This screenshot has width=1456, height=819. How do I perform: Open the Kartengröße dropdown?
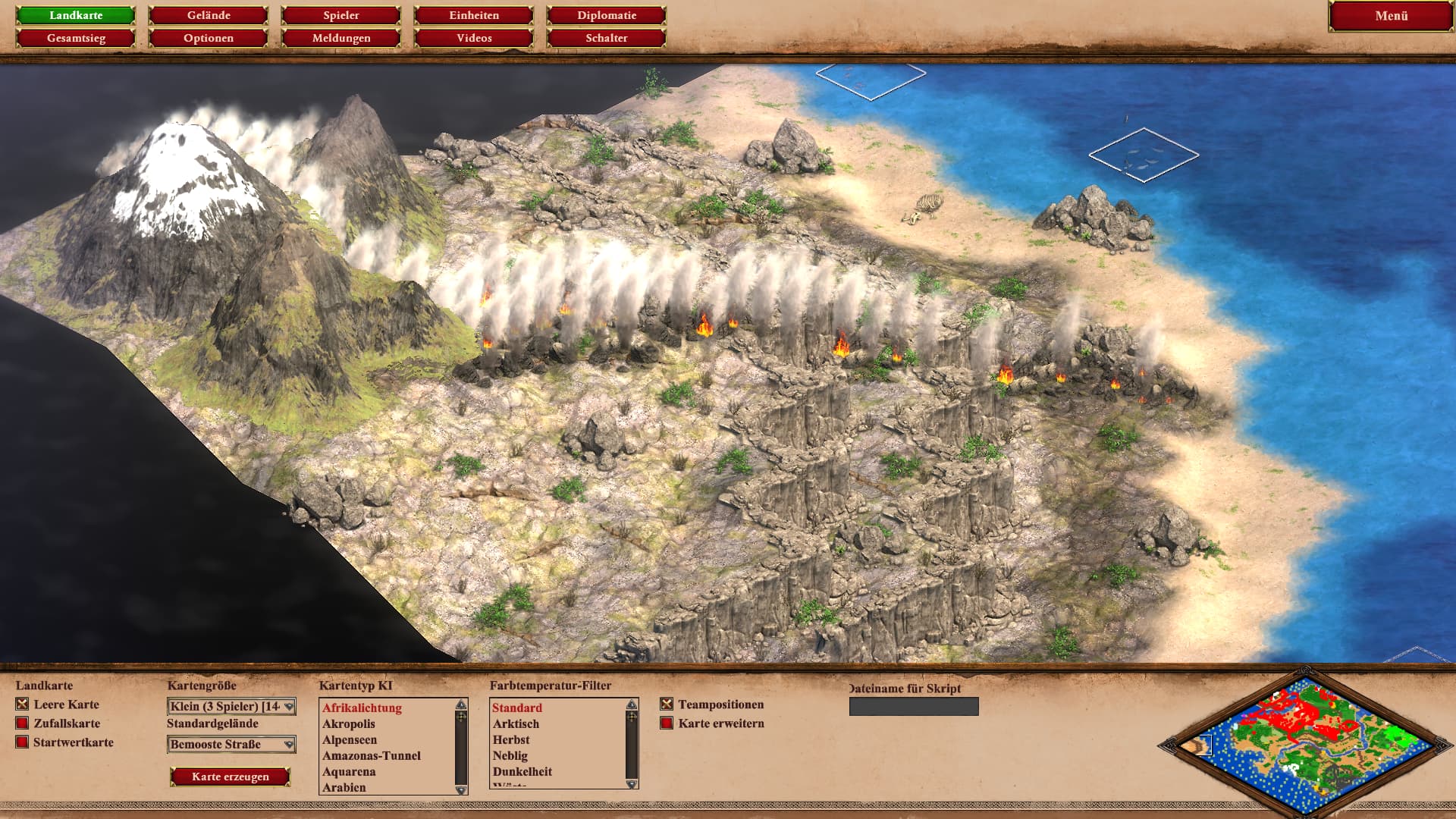pyautogui.click(x=231, y=707)
